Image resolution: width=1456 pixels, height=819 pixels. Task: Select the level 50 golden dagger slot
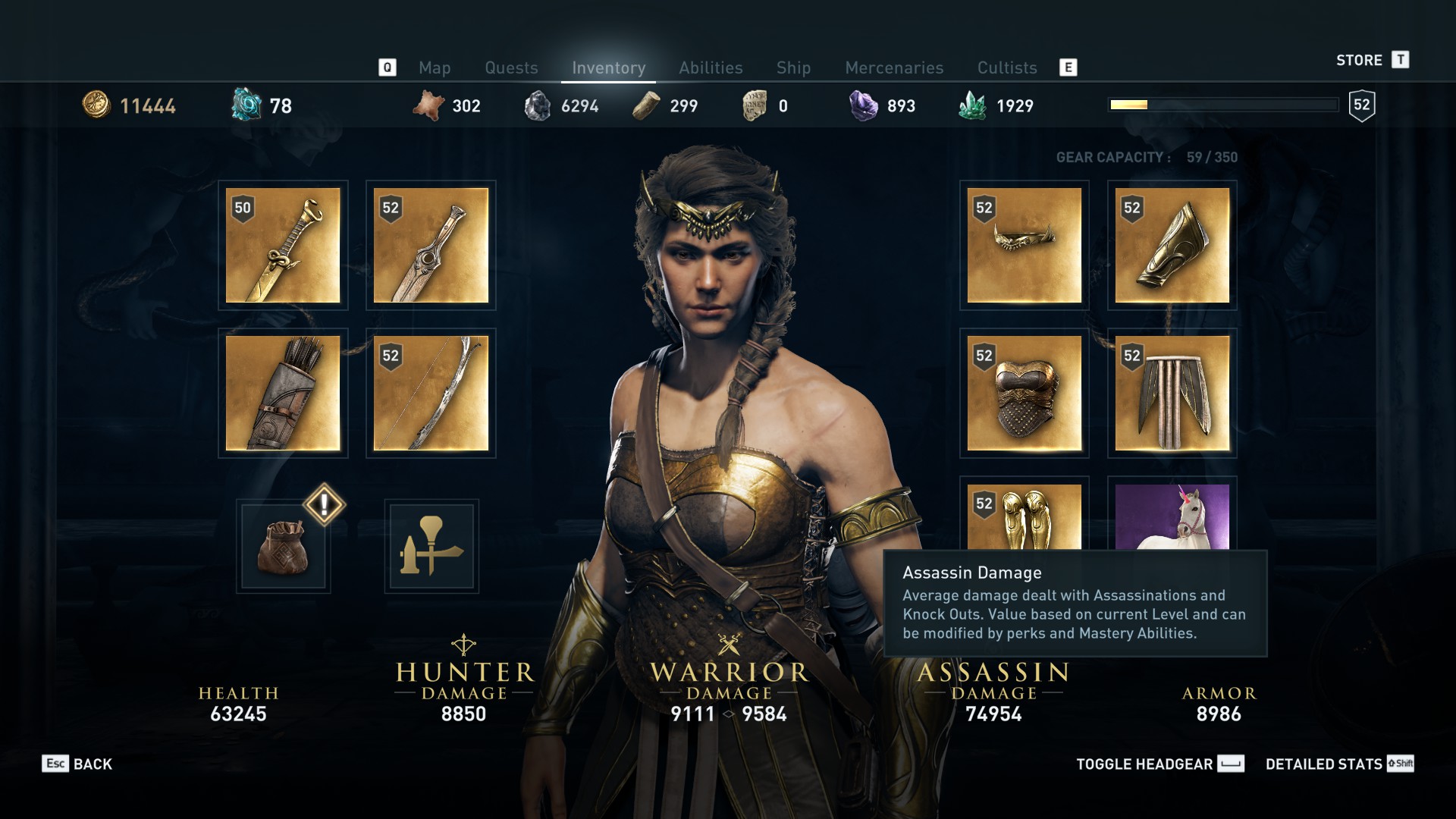click(283, 245)
